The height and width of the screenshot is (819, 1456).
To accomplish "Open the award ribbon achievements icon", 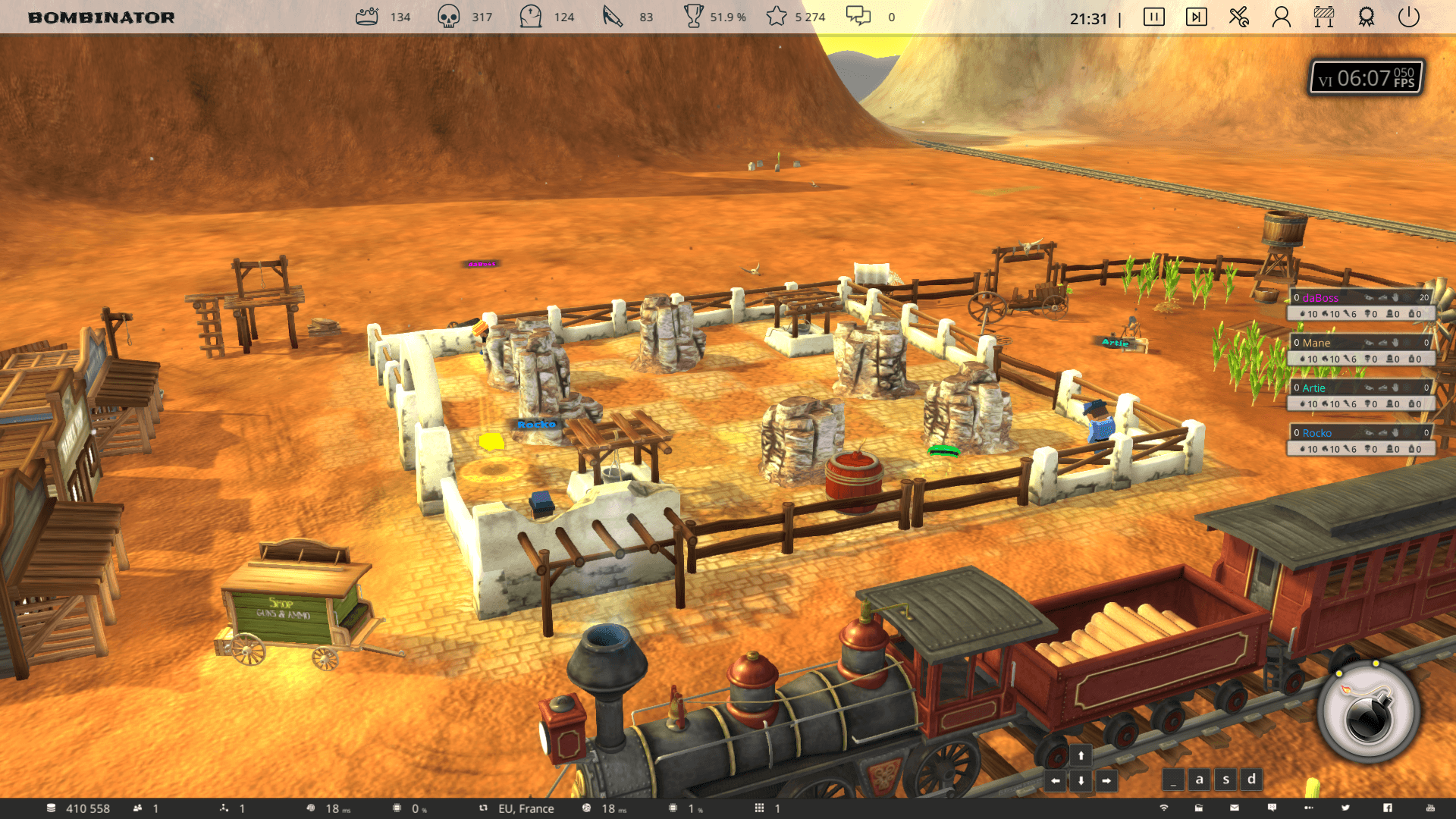I will click(1367, 17).
